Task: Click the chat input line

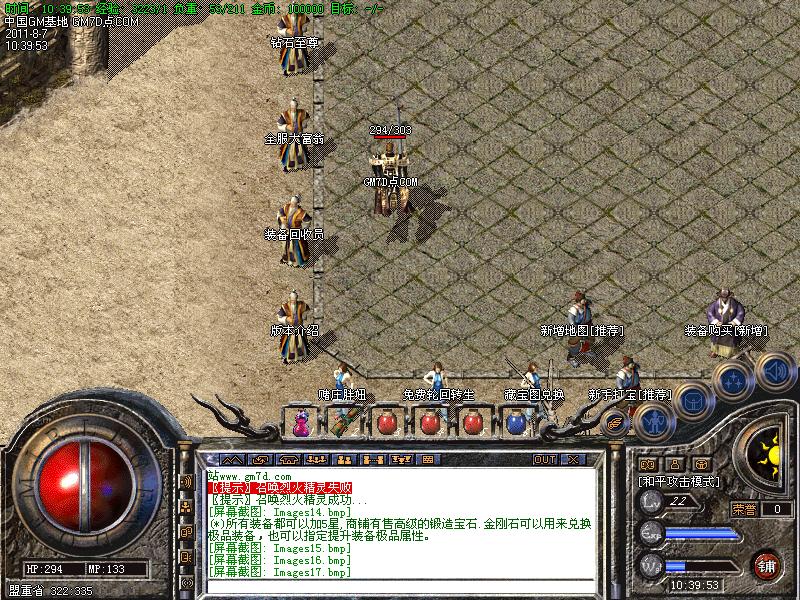Action: pos(400,586)
